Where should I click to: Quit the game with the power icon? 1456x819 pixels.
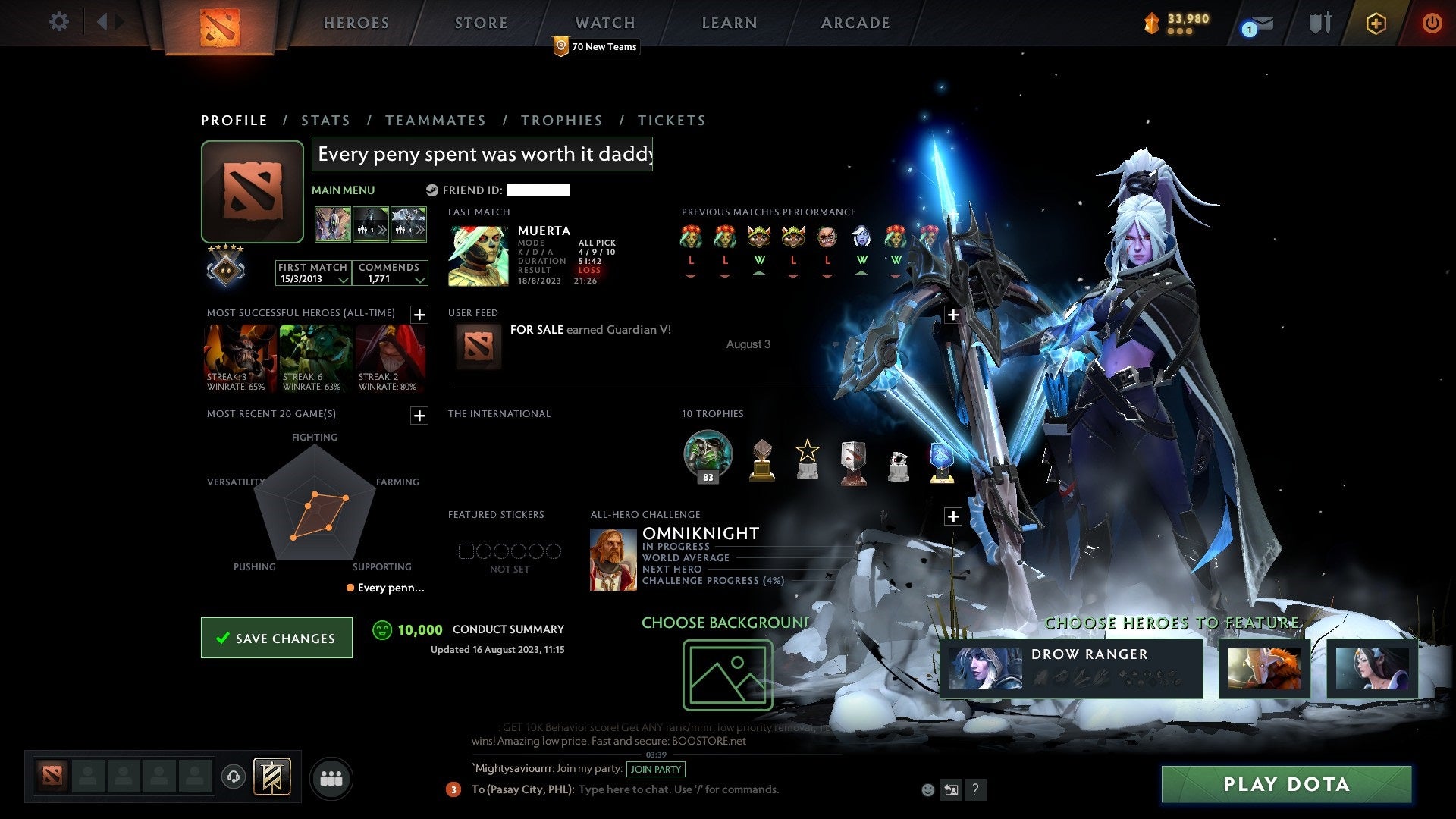tap(1431, 23)
